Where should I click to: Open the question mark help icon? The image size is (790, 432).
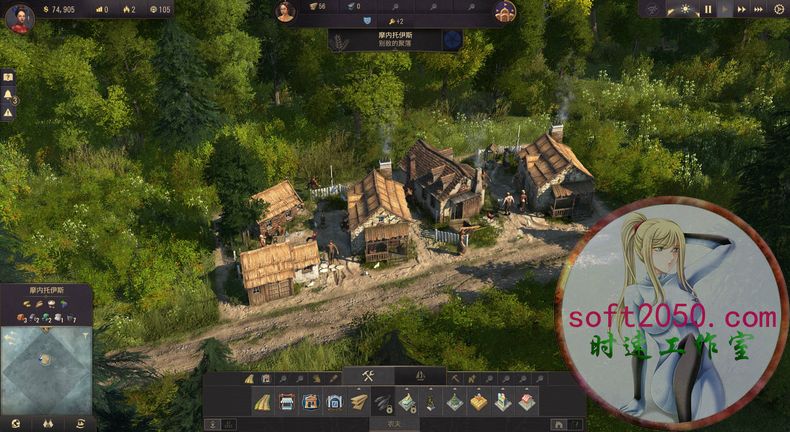tap(8, 77)
